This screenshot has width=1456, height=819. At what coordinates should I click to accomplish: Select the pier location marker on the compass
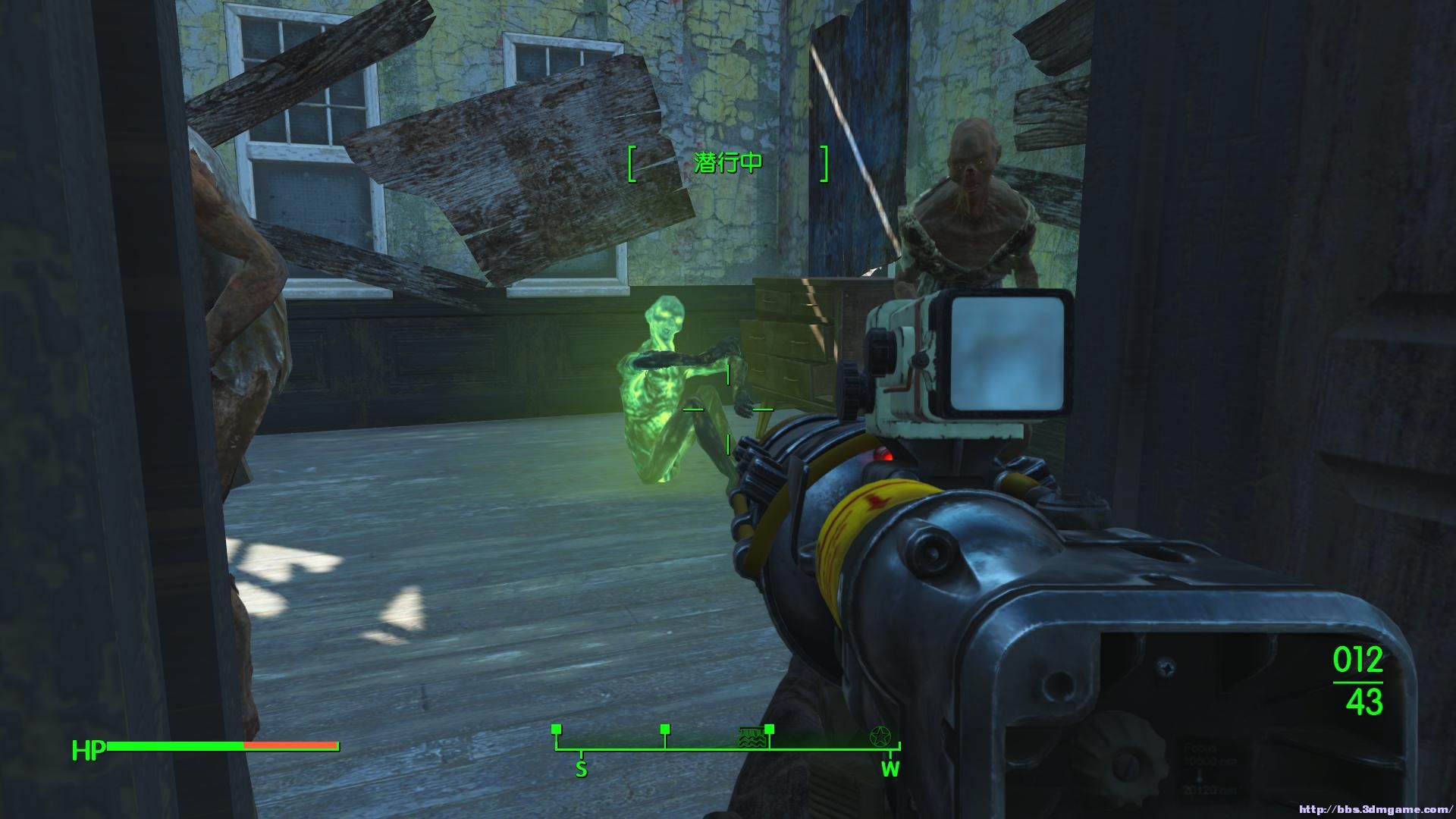[750, 738]
